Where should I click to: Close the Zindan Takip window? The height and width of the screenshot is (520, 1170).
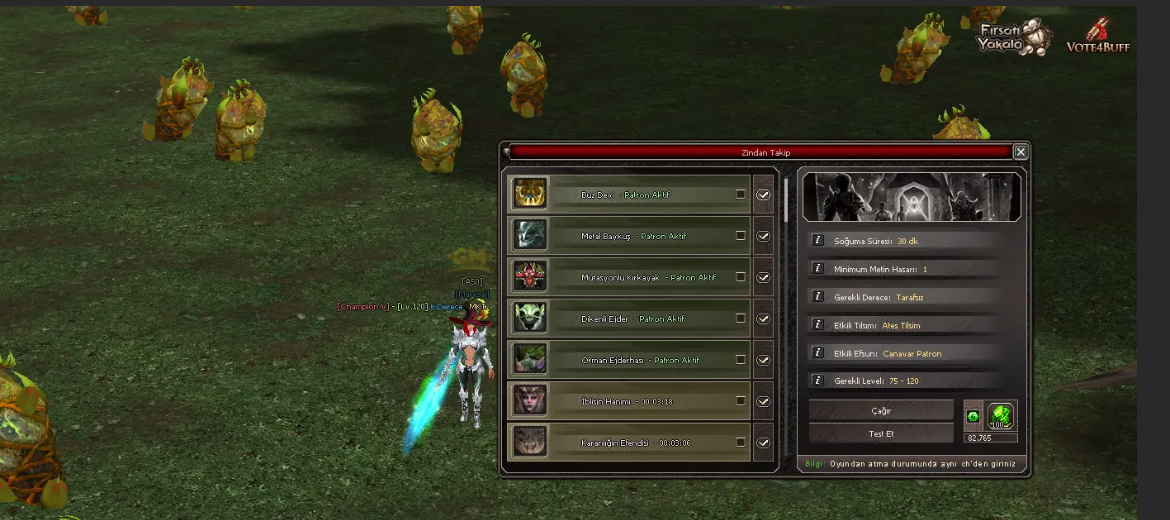1020,152
